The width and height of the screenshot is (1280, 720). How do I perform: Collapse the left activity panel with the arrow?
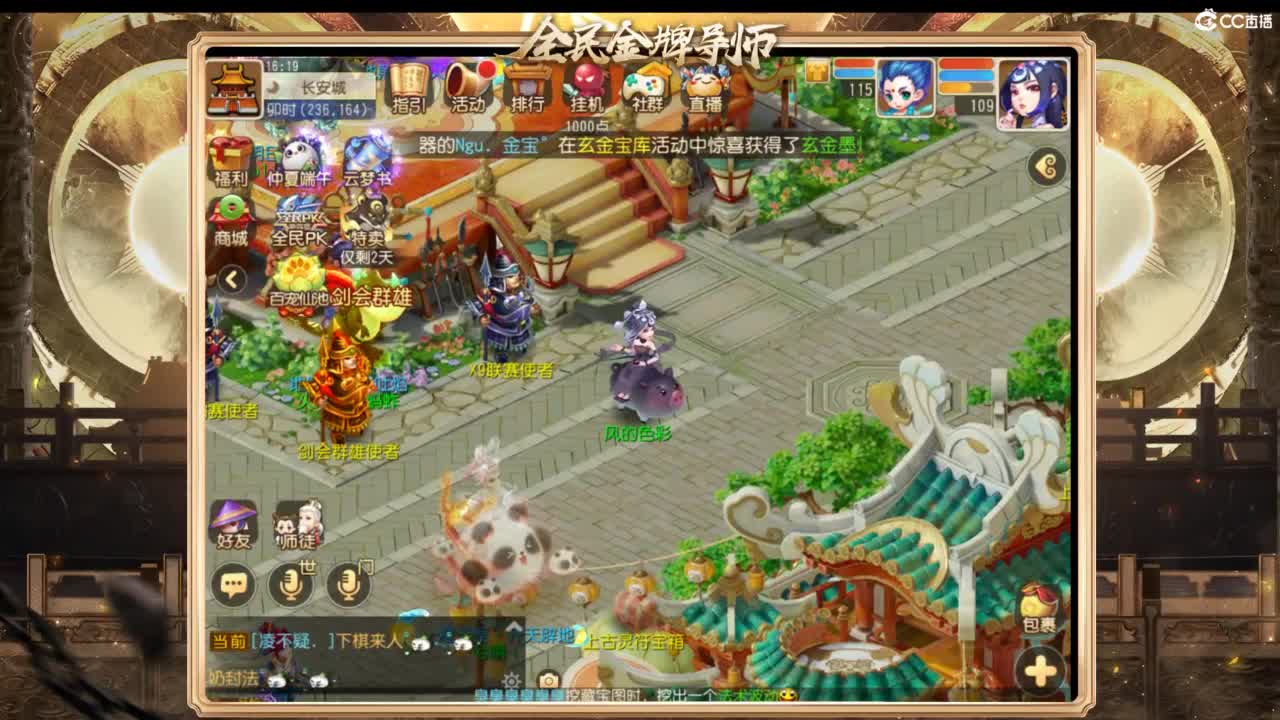(230, 281)
